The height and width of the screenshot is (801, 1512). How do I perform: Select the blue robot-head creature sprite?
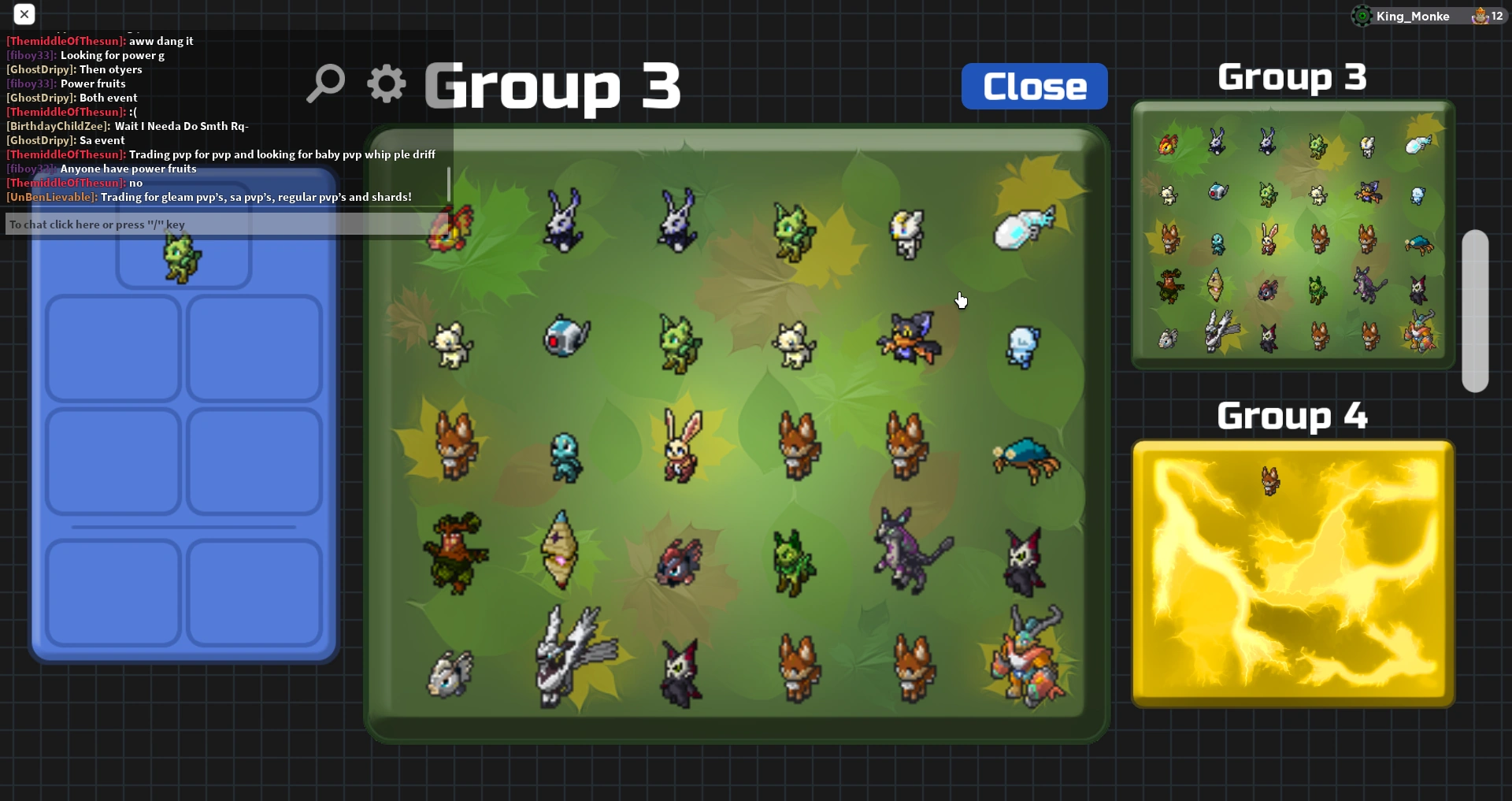click(x=565, y=337)
